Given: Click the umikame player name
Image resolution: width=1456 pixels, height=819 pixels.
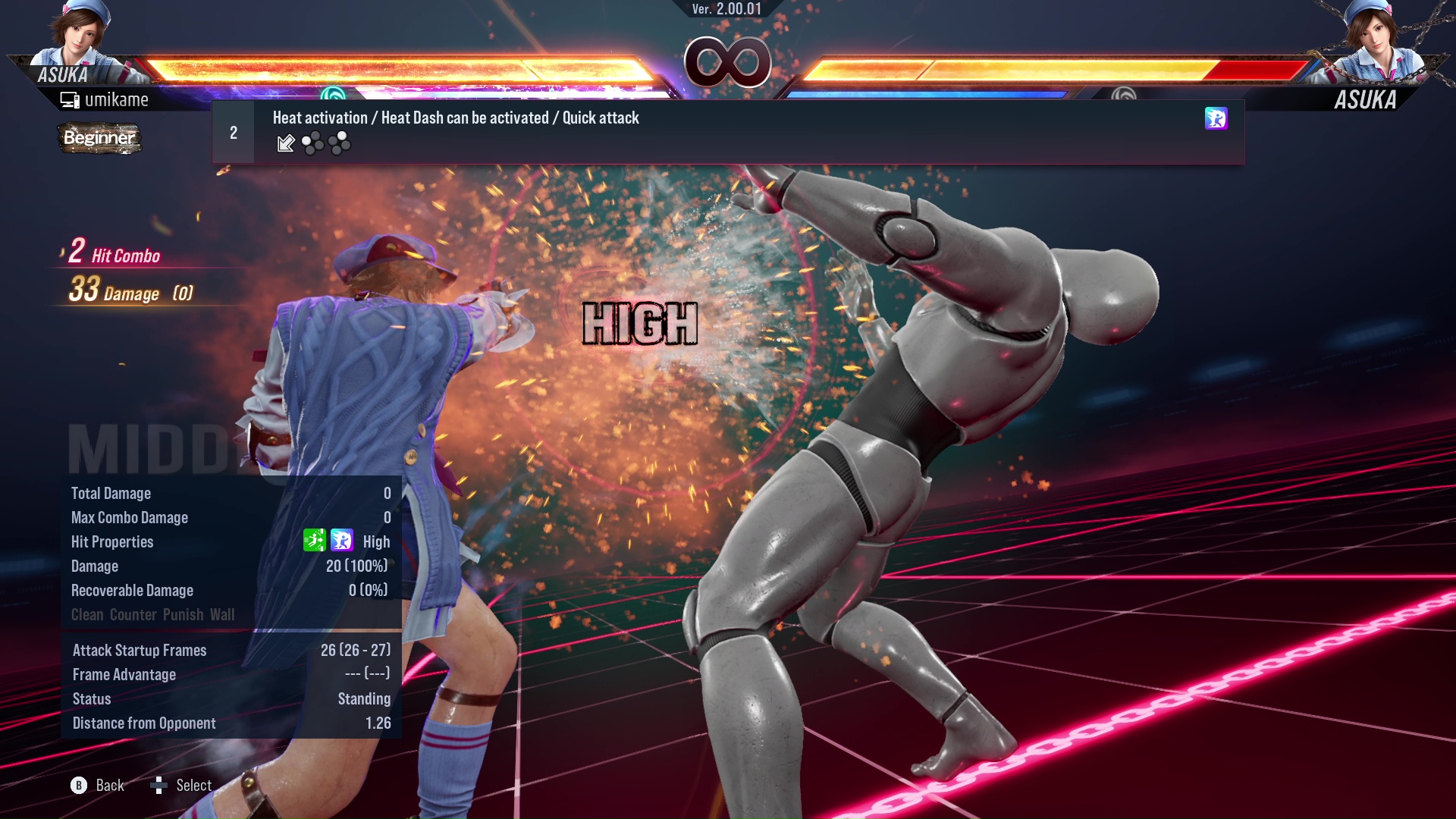Looking at the screenshot, I should pyautogui.click(x=118, y=99).
